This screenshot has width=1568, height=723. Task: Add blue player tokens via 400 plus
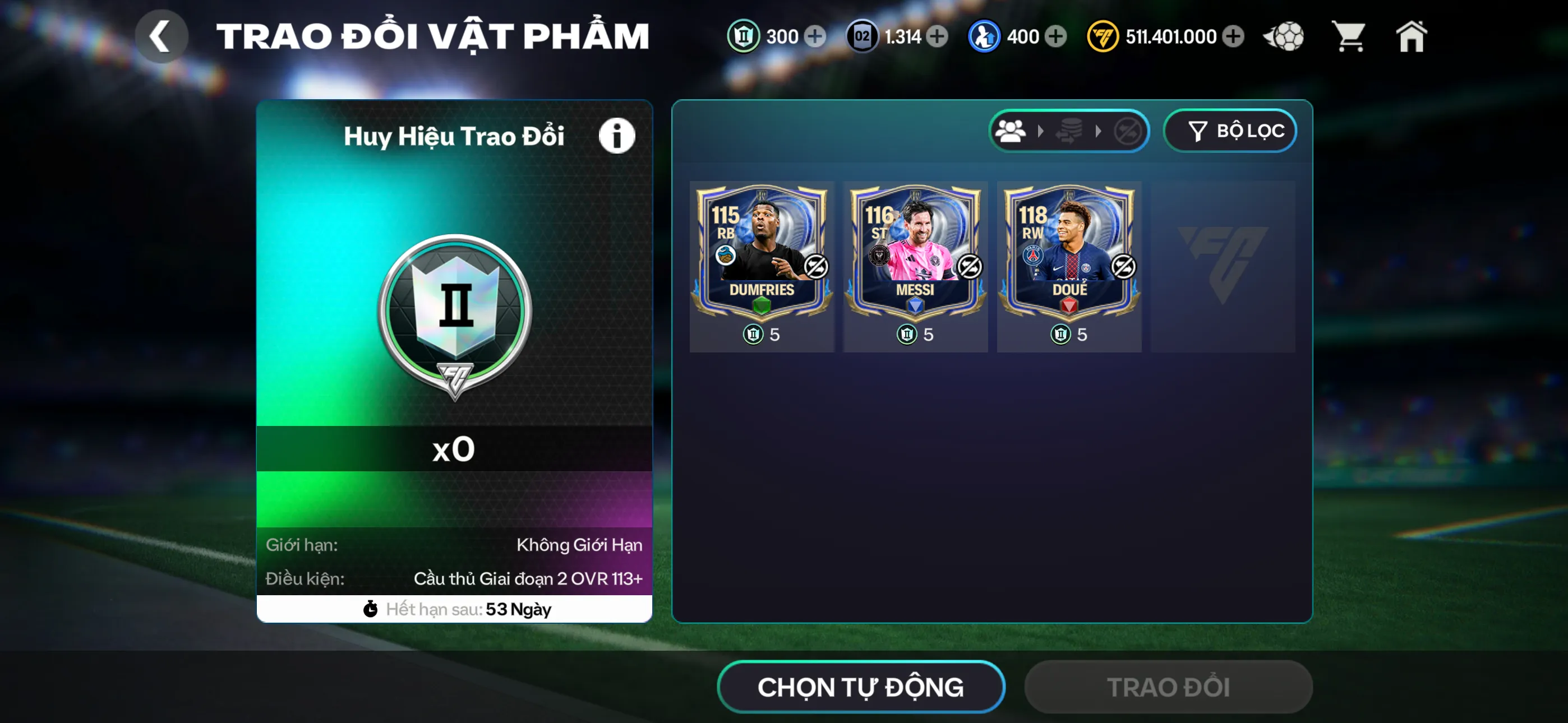1056,36
